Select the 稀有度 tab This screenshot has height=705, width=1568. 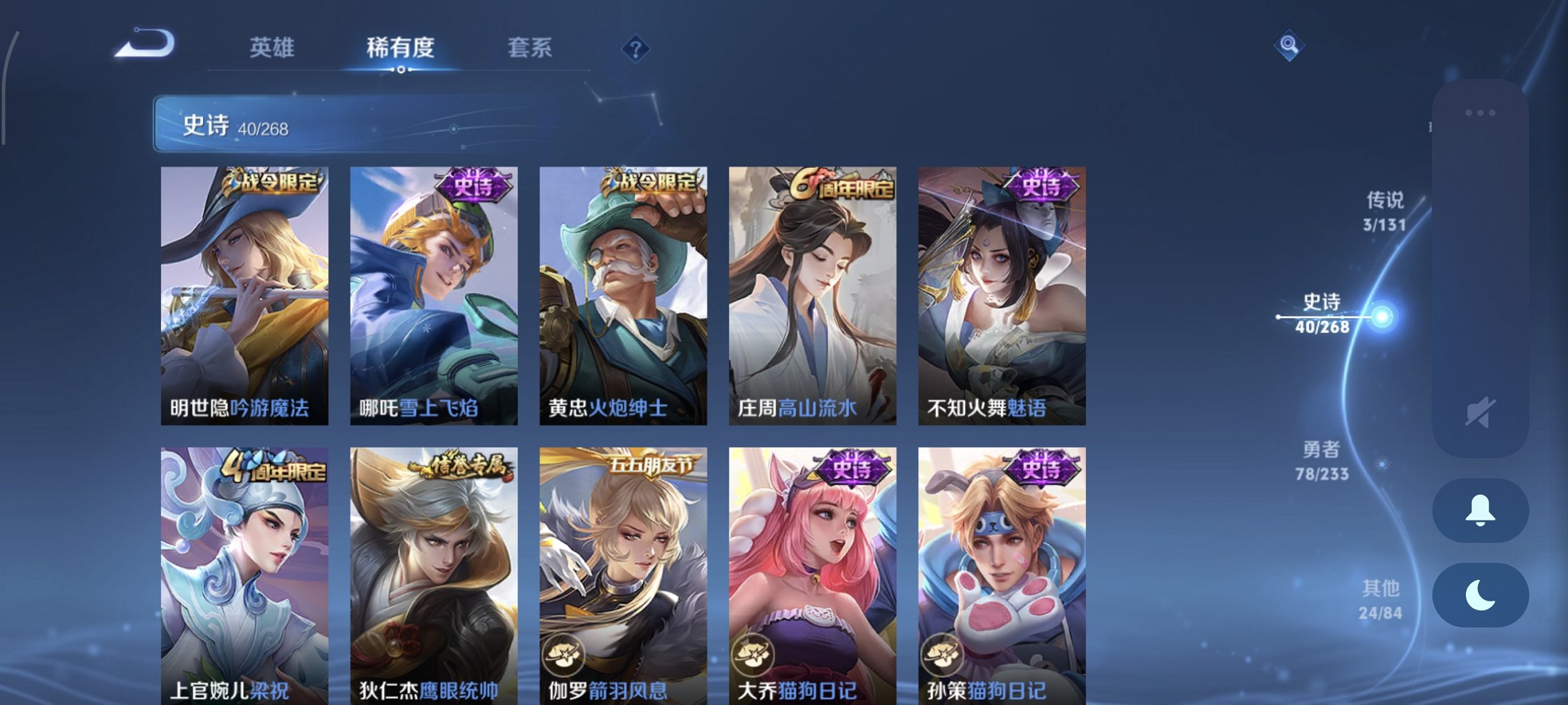[401, 48]
